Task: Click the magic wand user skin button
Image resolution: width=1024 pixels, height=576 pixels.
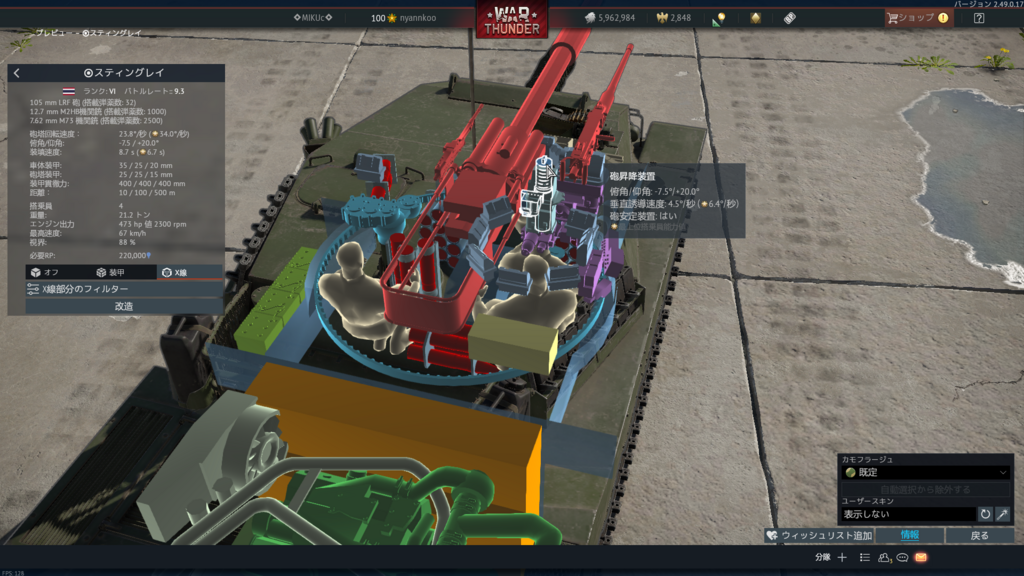Action: tap(1002, 514)
